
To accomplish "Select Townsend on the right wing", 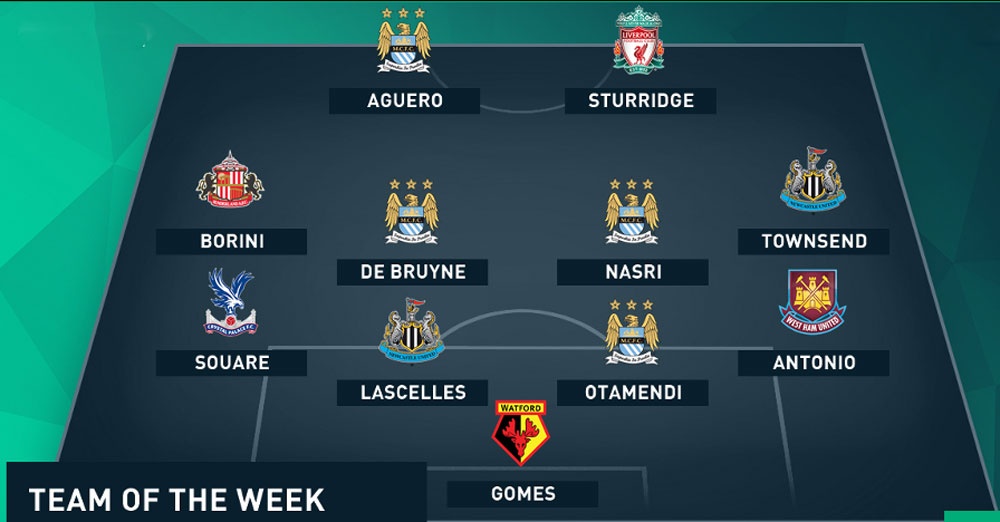I will (814, 241).
